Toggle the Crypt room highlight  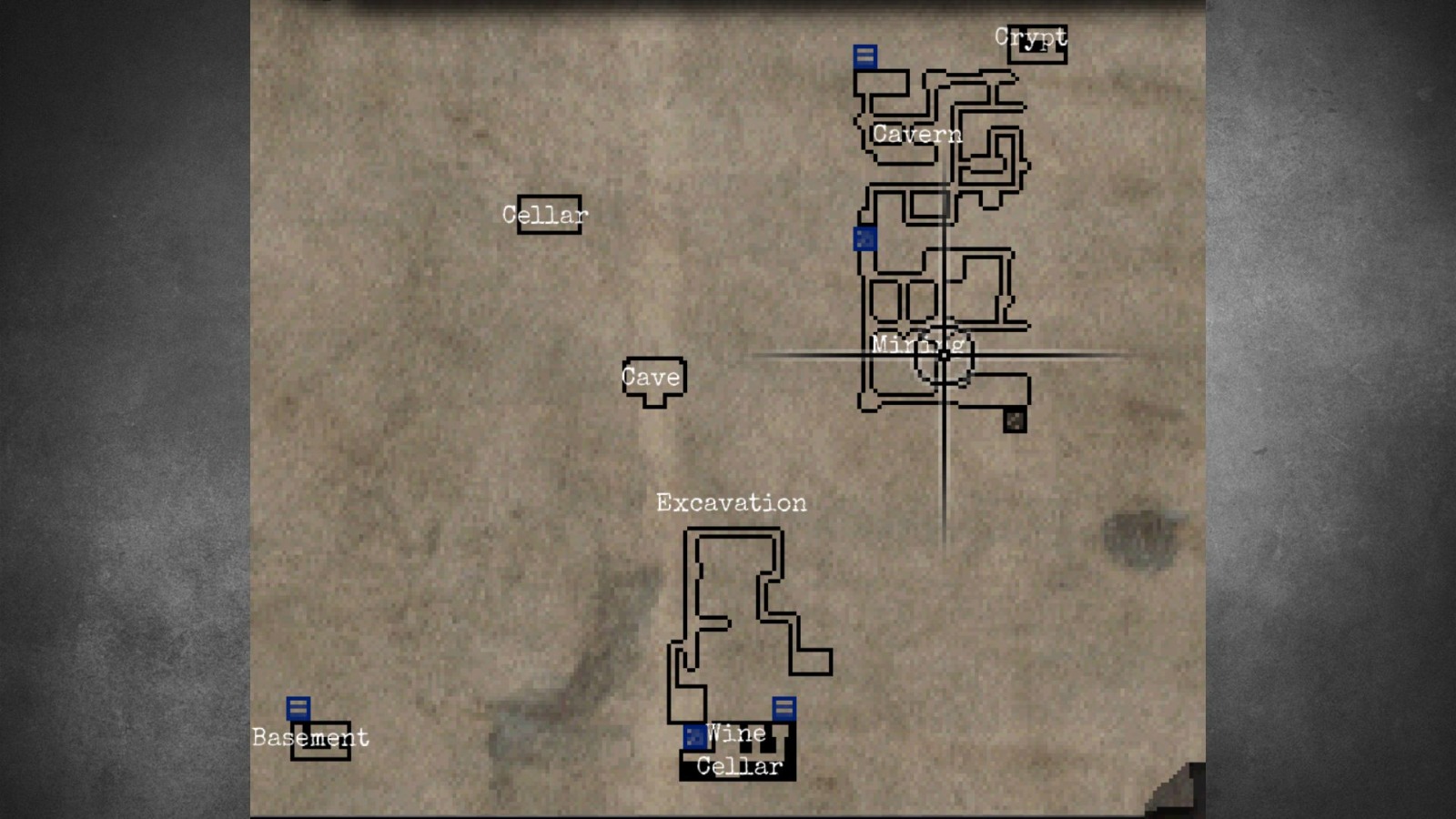(1036, 44)
